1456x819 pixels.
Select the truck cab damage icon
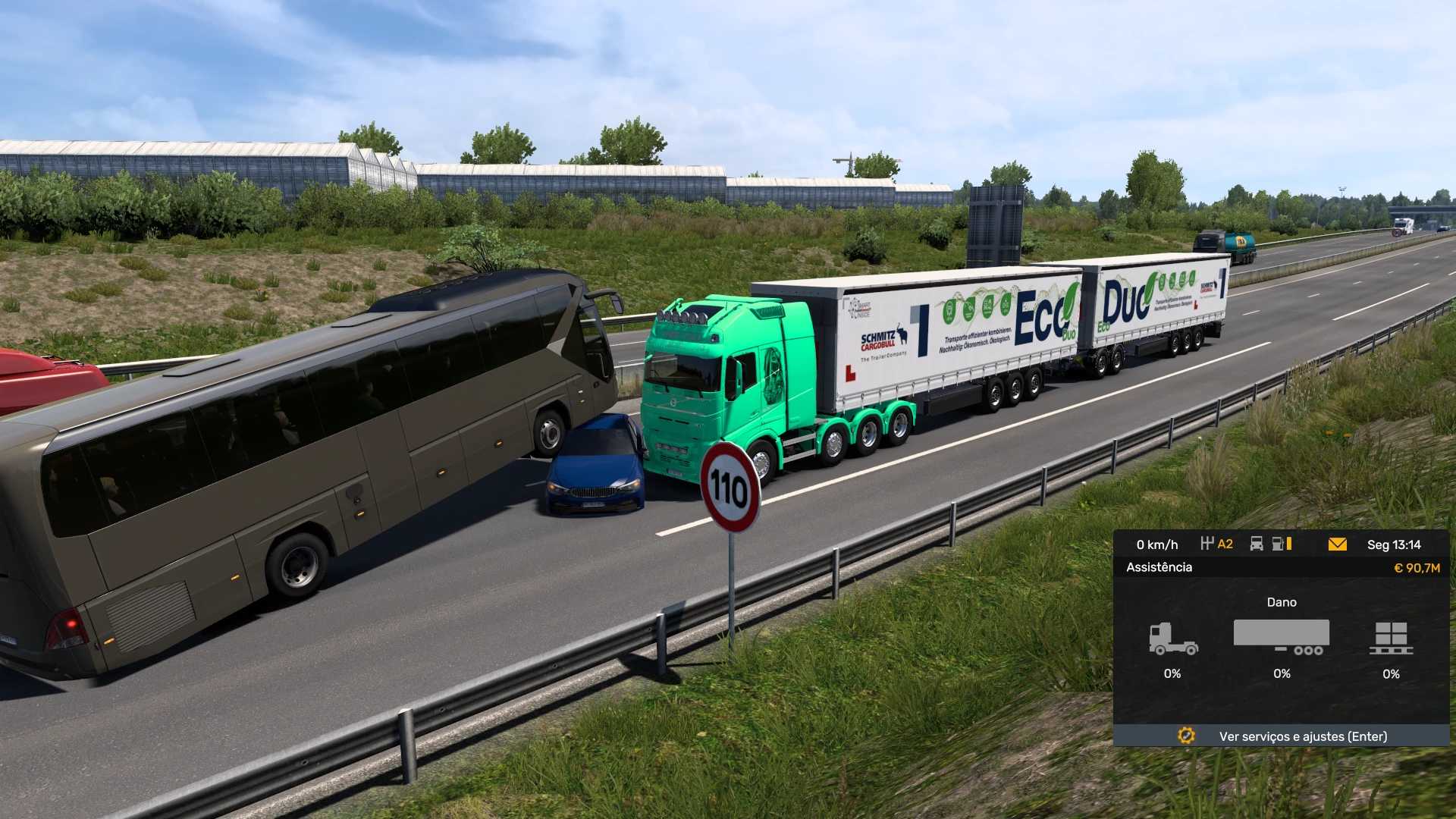pos(1172,639)
